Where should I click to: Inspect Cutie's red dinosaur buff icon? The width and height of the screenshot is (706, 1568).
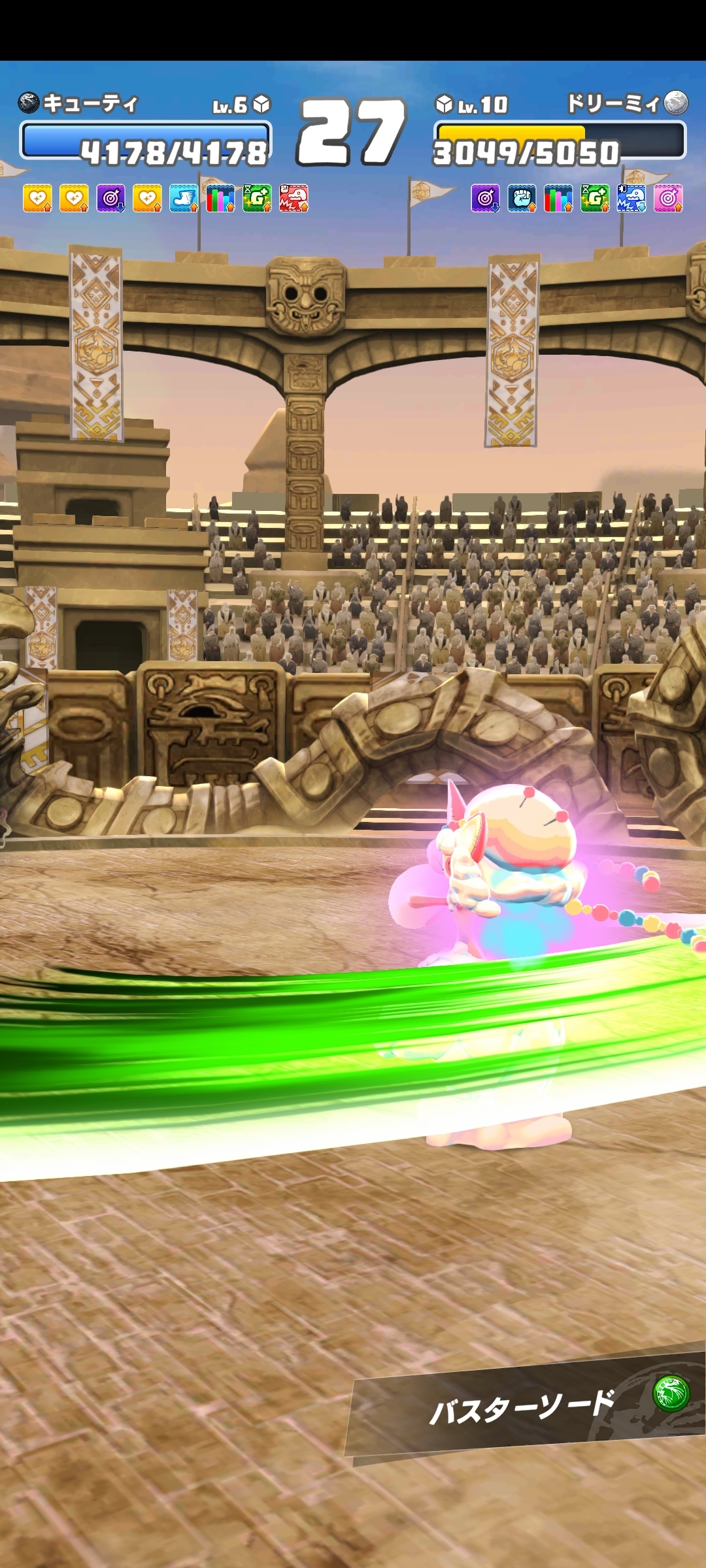[x=294, y=198]
